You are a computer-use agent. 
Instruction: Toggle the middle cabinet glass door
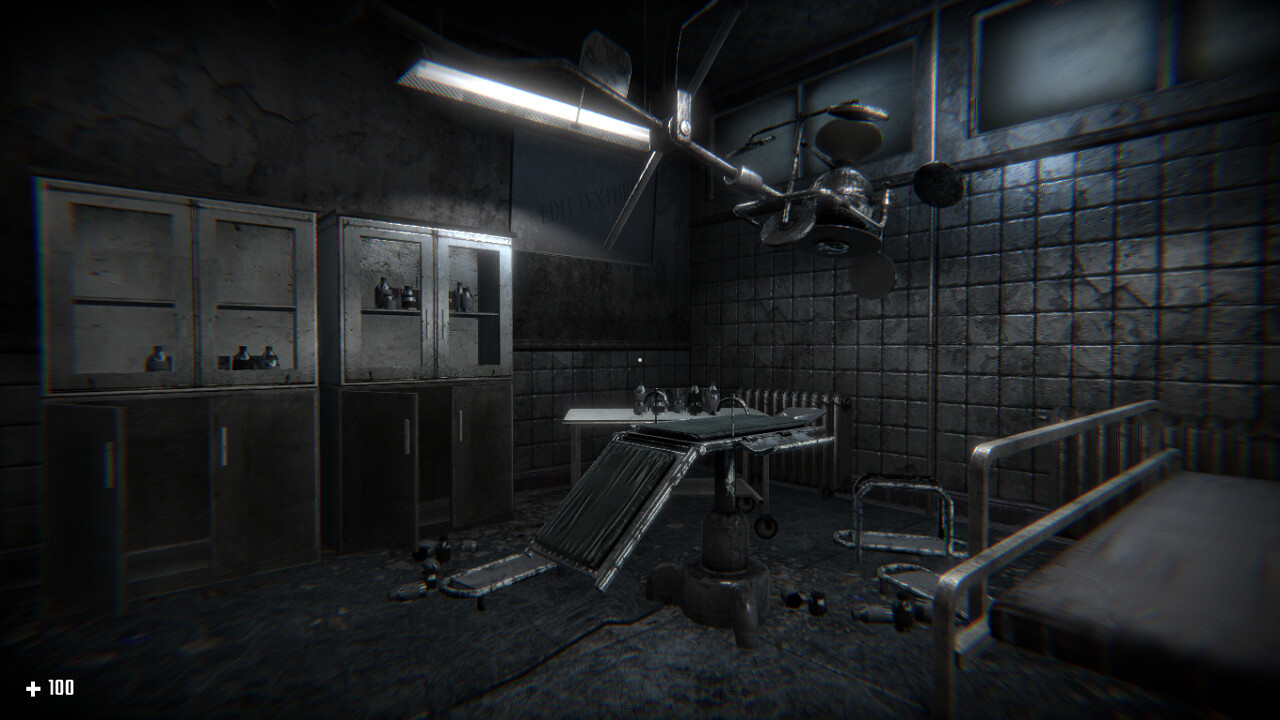[x=390, y=300]
